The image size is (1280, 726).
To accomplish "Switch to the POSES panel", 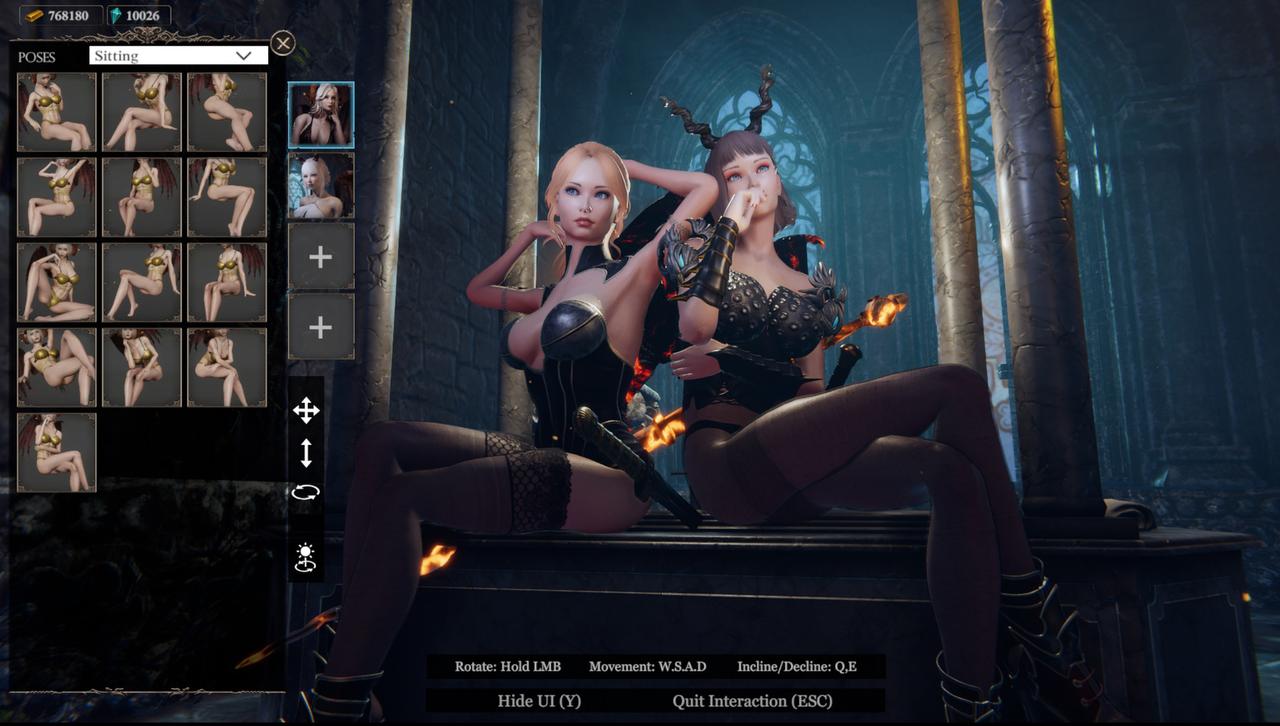I will [x=37, y=57].
